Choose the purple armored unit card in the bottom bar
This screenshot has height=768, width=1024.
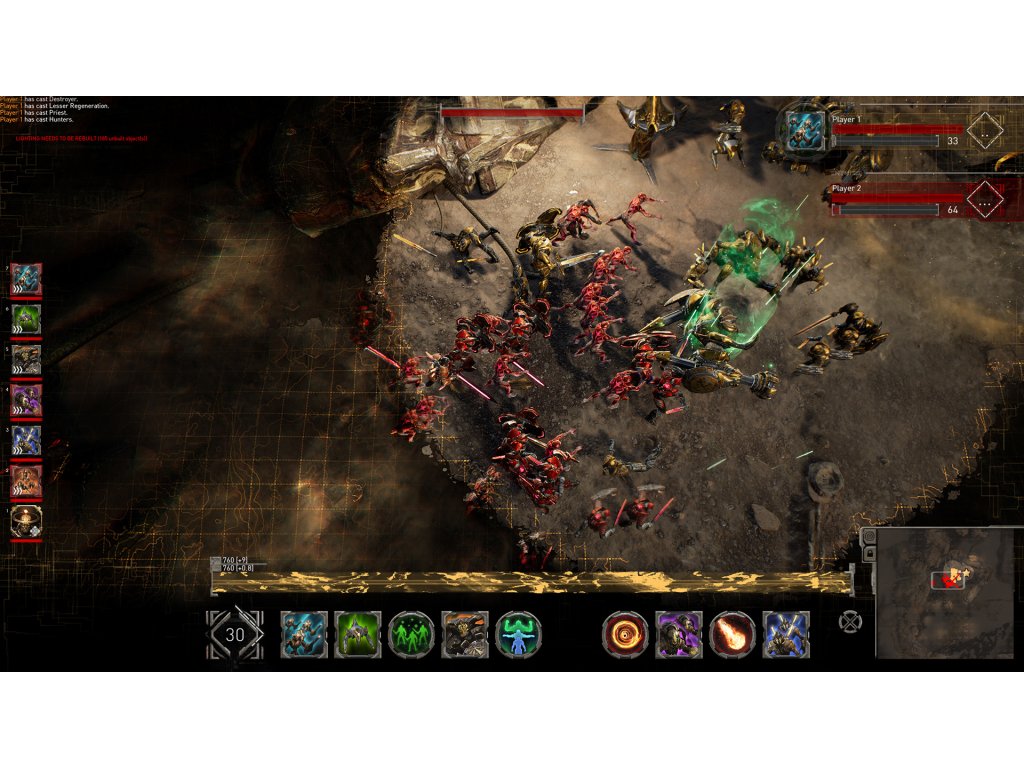679,634
